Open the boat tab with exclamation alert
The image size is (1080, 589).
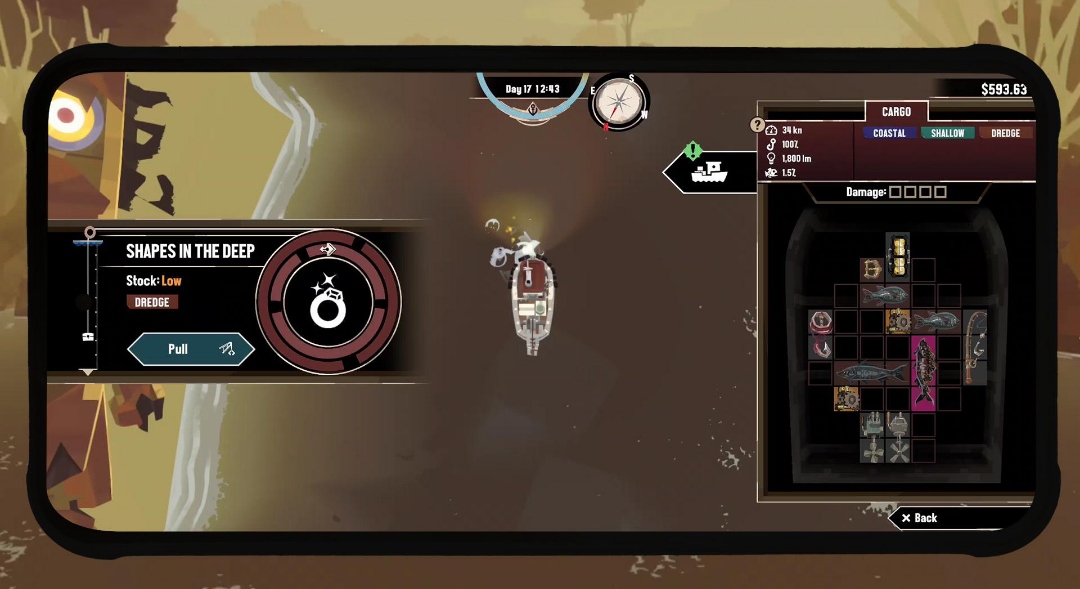point(712,172)
